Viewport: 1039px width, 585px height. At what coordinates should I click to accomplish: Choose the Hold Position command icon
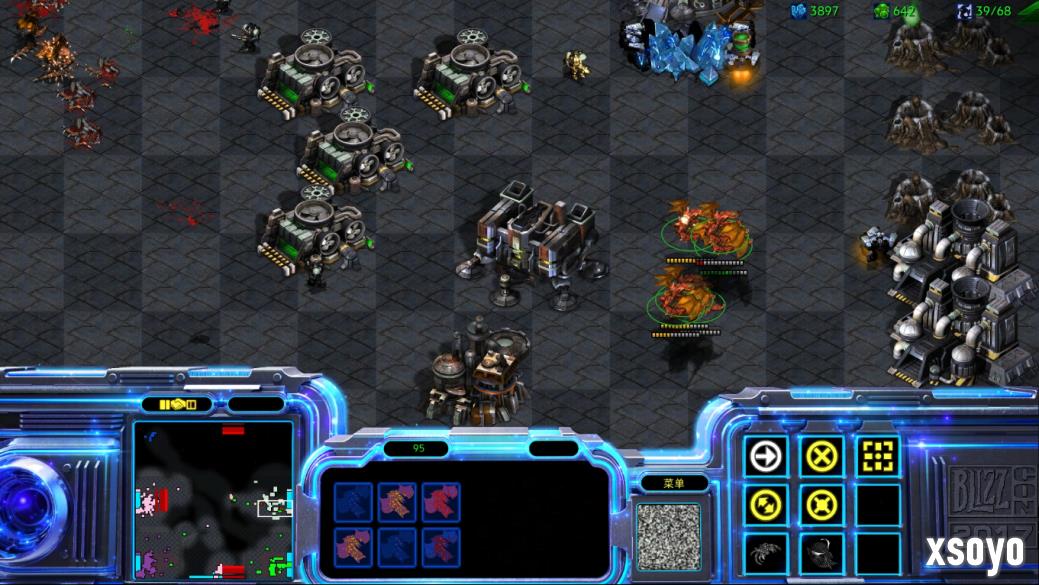[x=822, y=504]
